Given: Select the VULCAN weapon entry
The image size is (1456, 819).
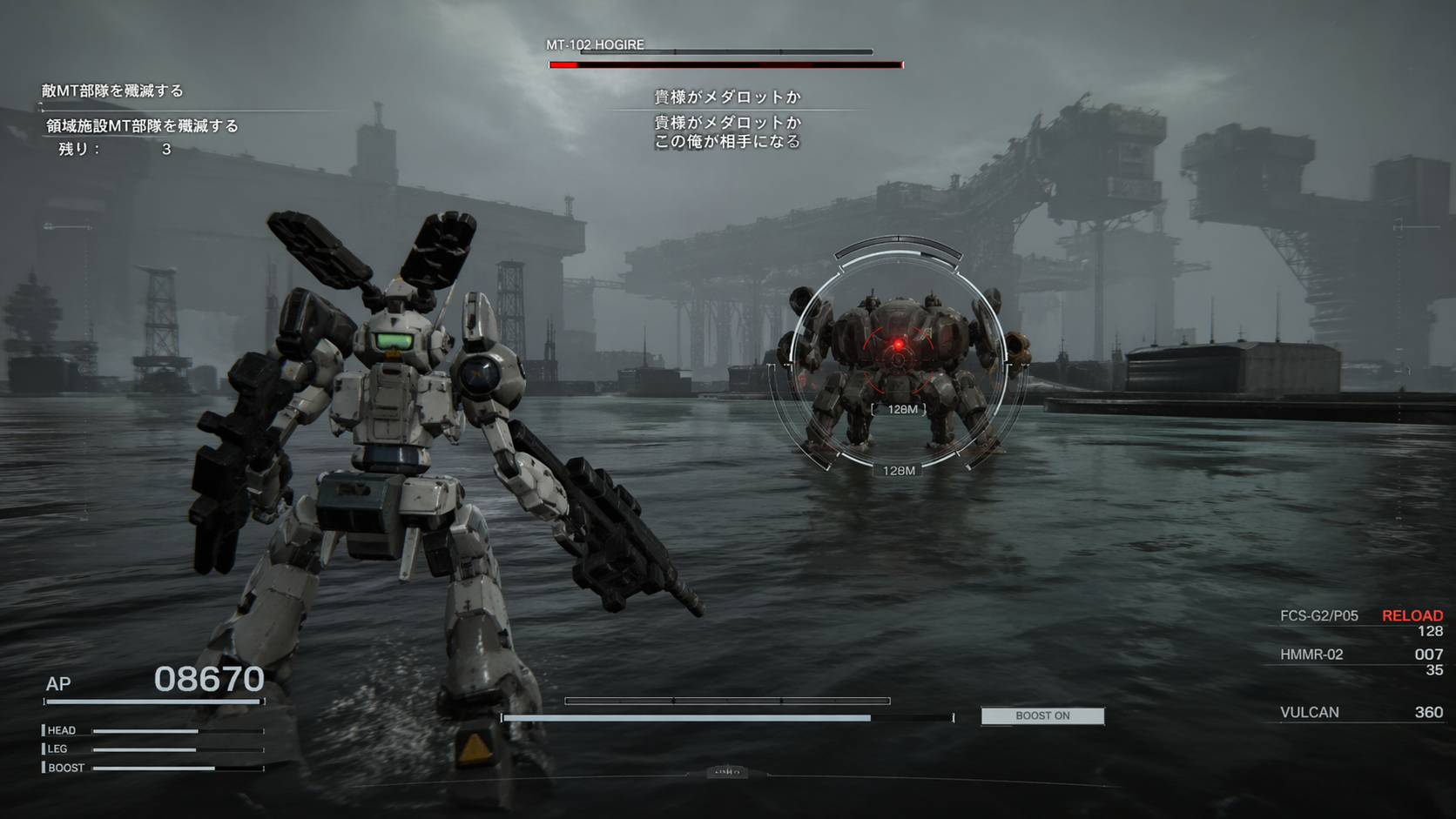Looking at the screenshot, I should (x=1309, y=712).
